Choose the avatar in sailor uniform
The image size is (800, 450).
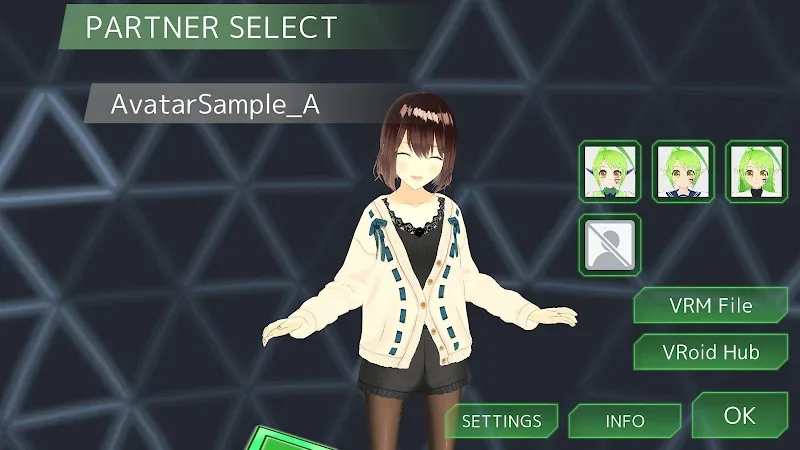click(682, 171)
